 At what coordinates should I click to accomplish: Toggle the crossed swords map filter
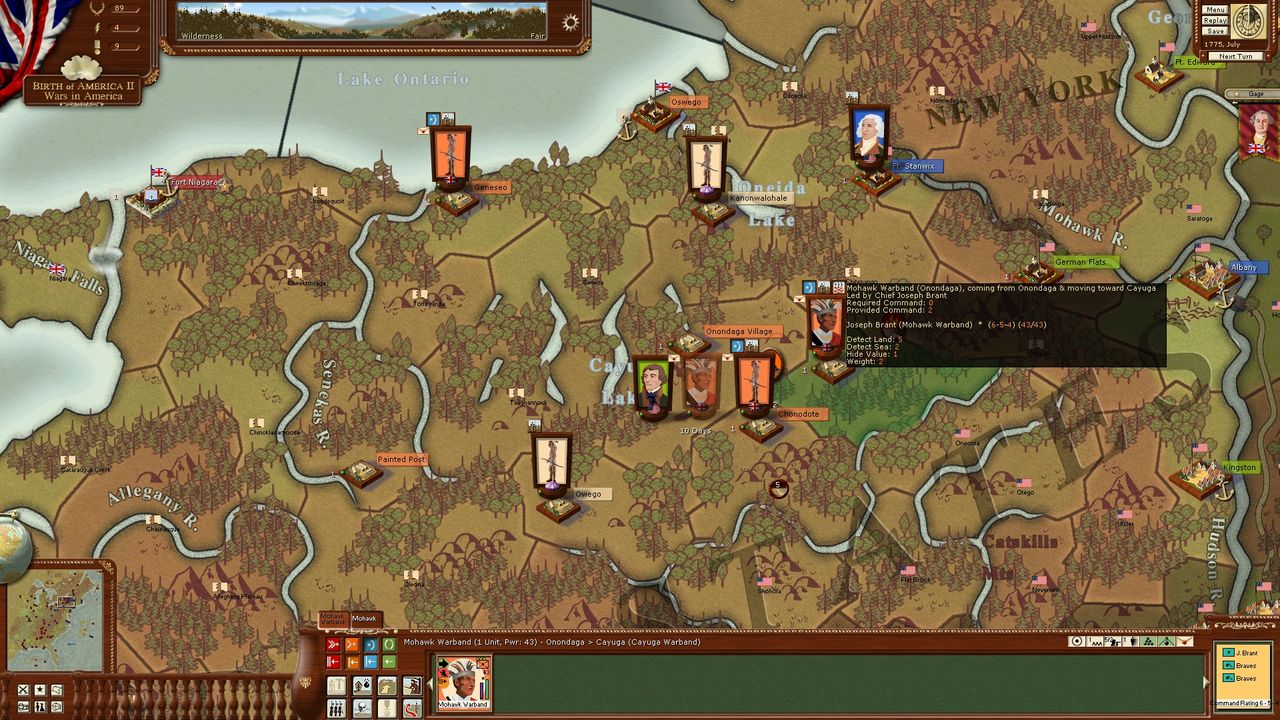coord(23,690)
